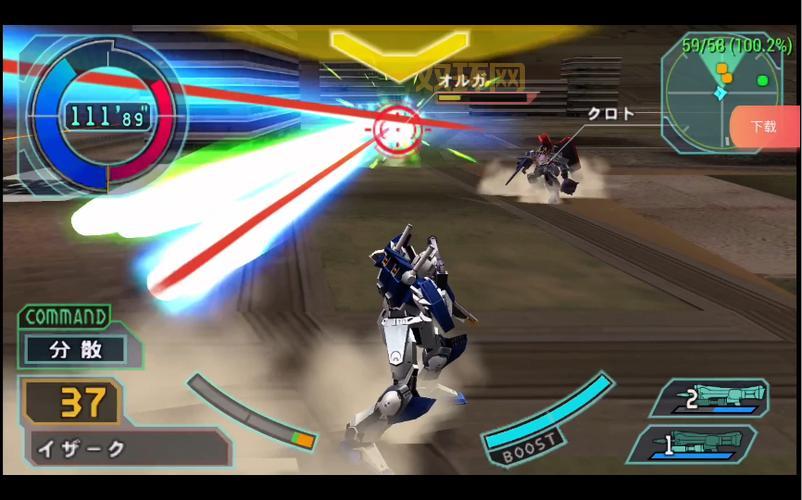The image size is (802, 500).
Task: Target the クロト enemy label
Action: click(x=610, y=114)
